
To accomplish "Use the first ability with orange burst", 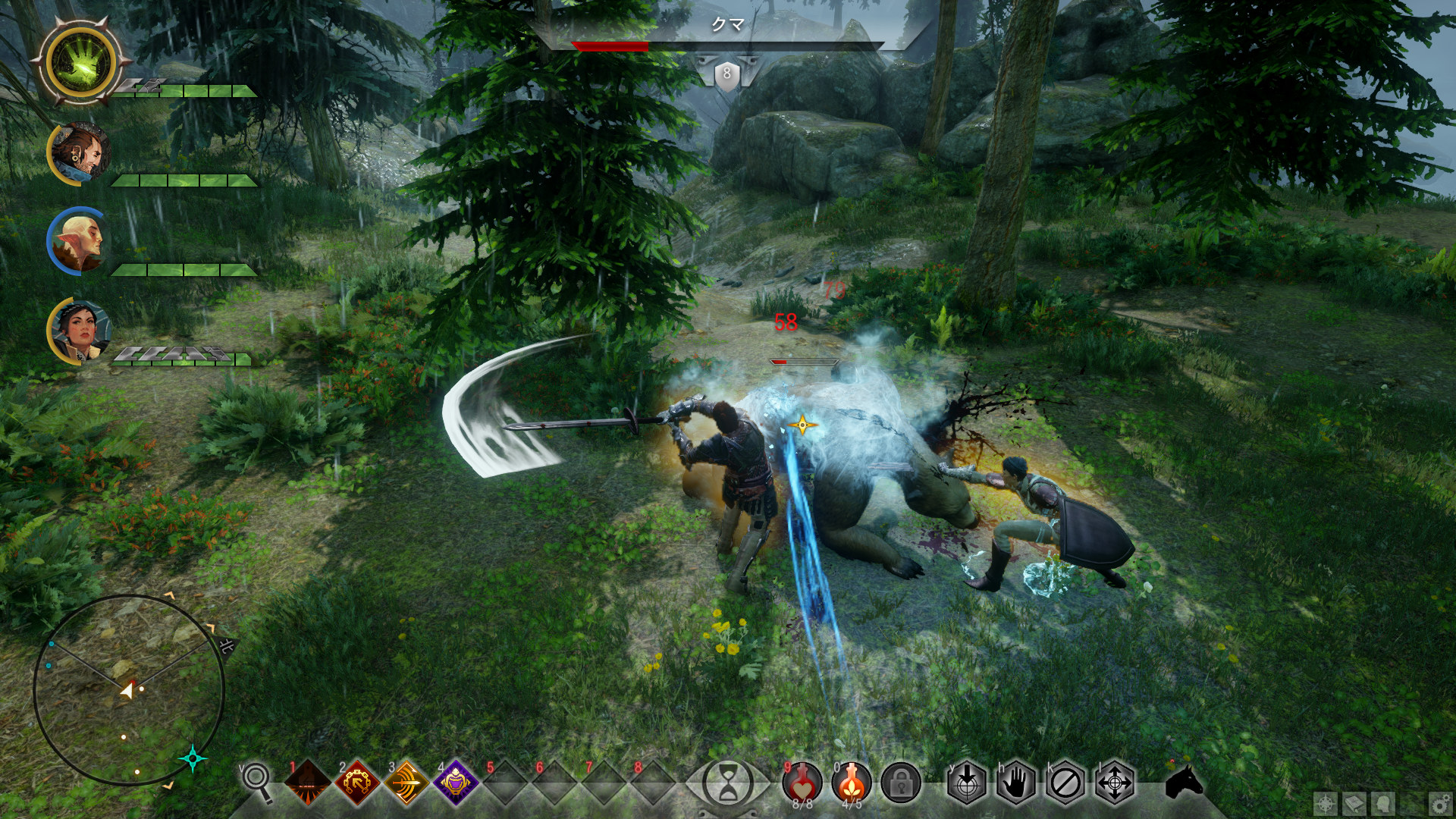I will 308,782.
